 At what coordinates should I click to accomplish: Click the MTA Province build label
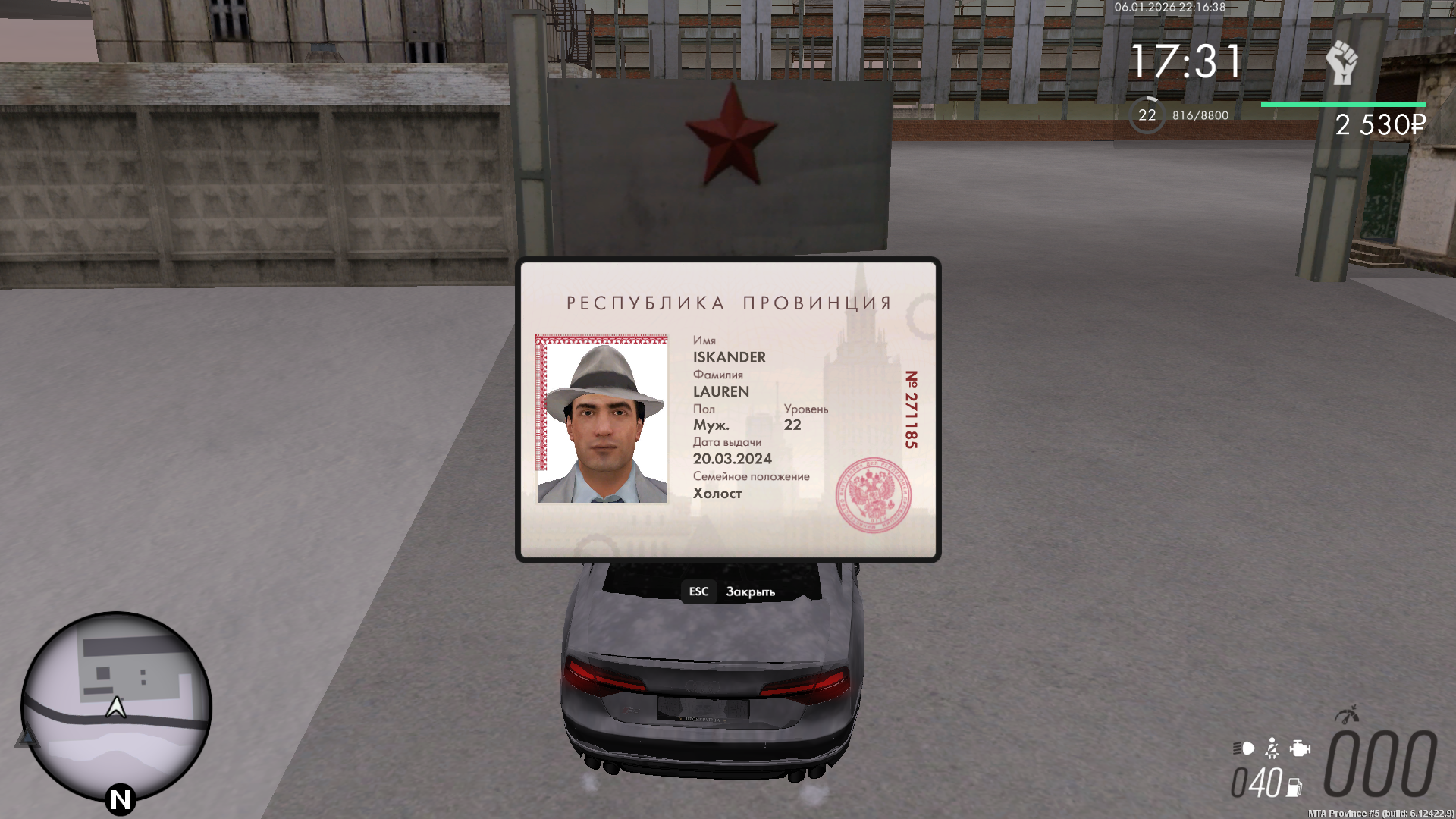click(x=1382, y=814)
